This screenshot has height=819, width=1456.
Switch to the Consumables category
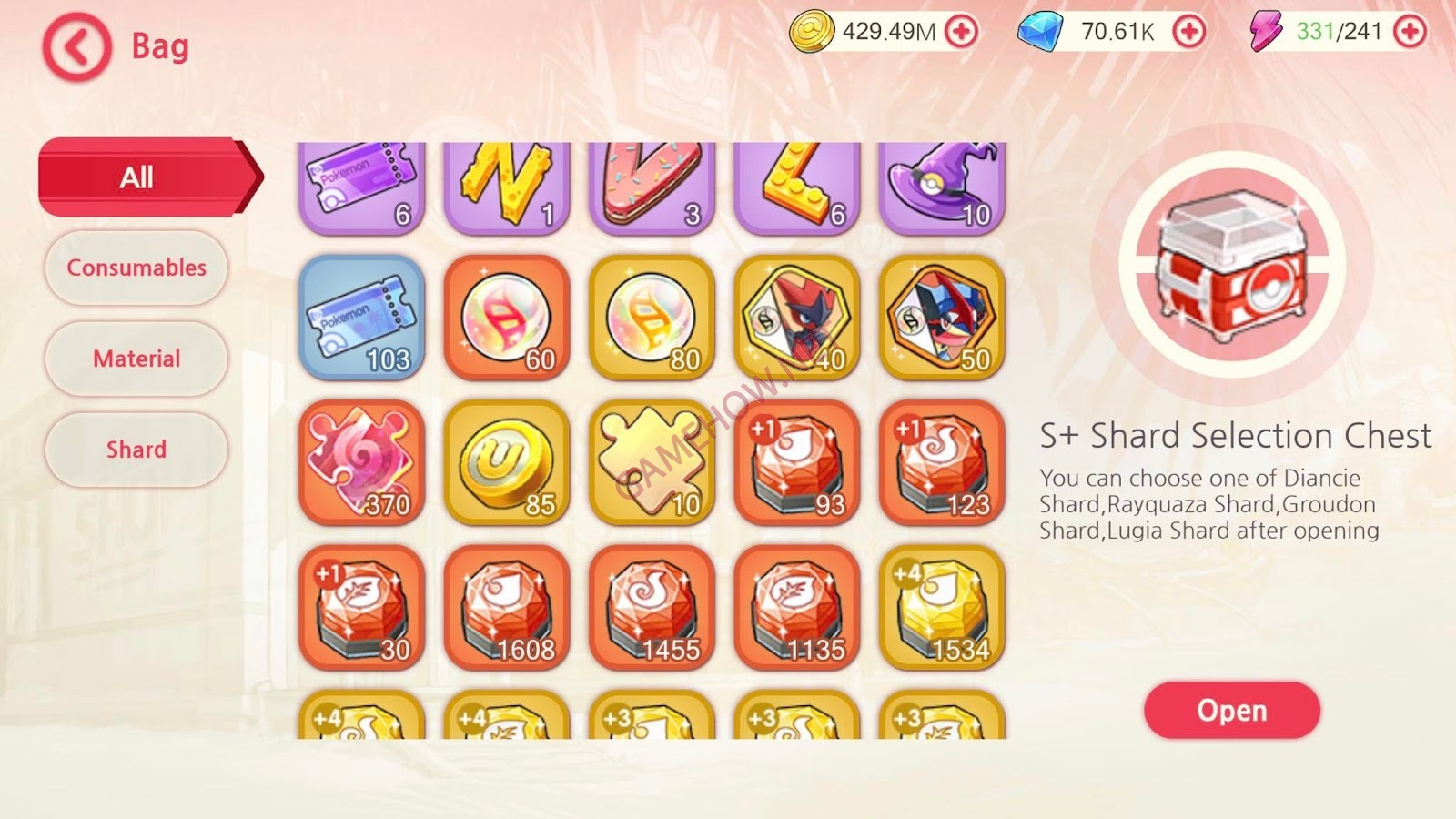135,268
